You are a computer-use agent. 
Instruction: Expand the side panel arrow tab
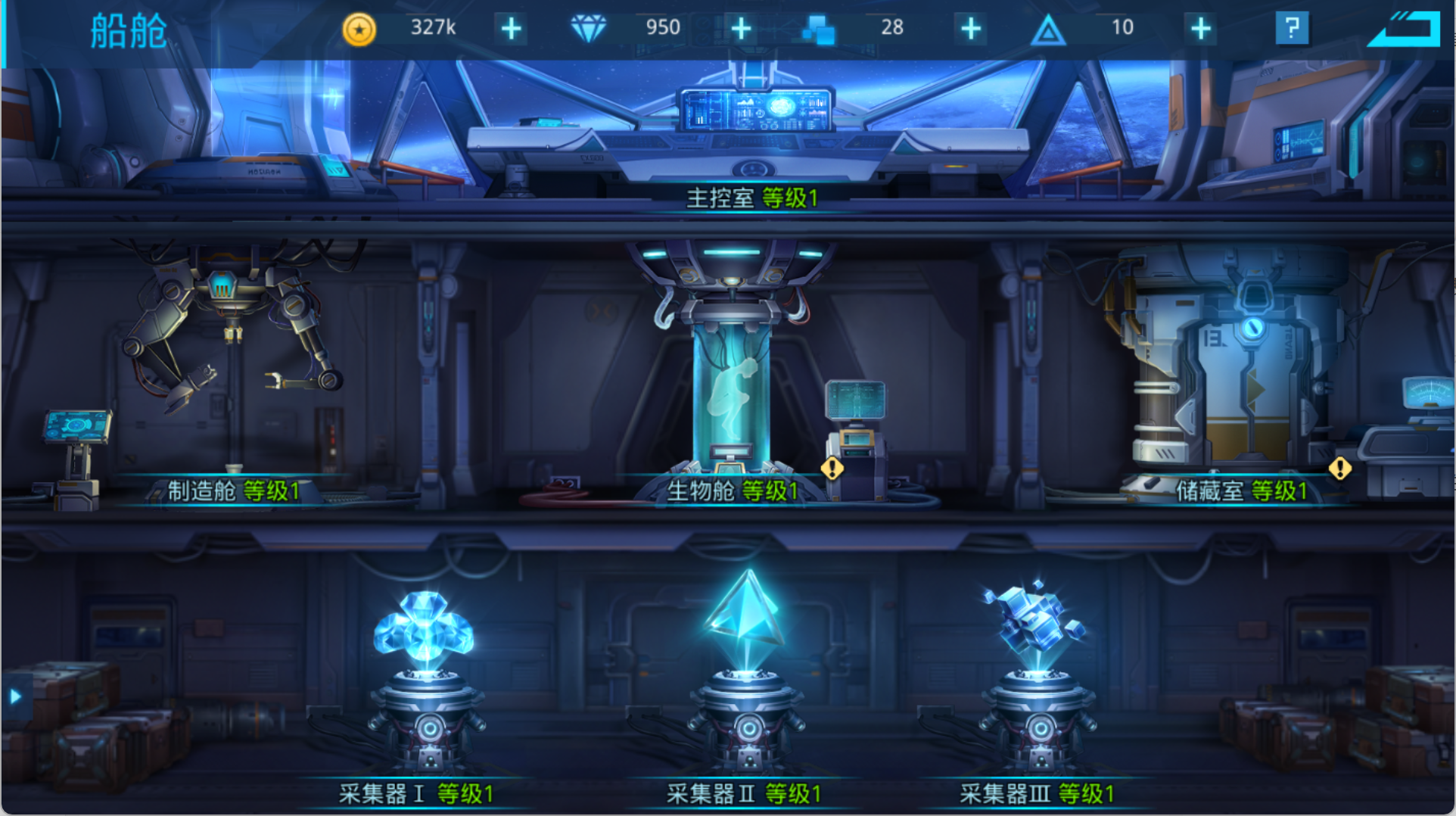pos(15,696)
